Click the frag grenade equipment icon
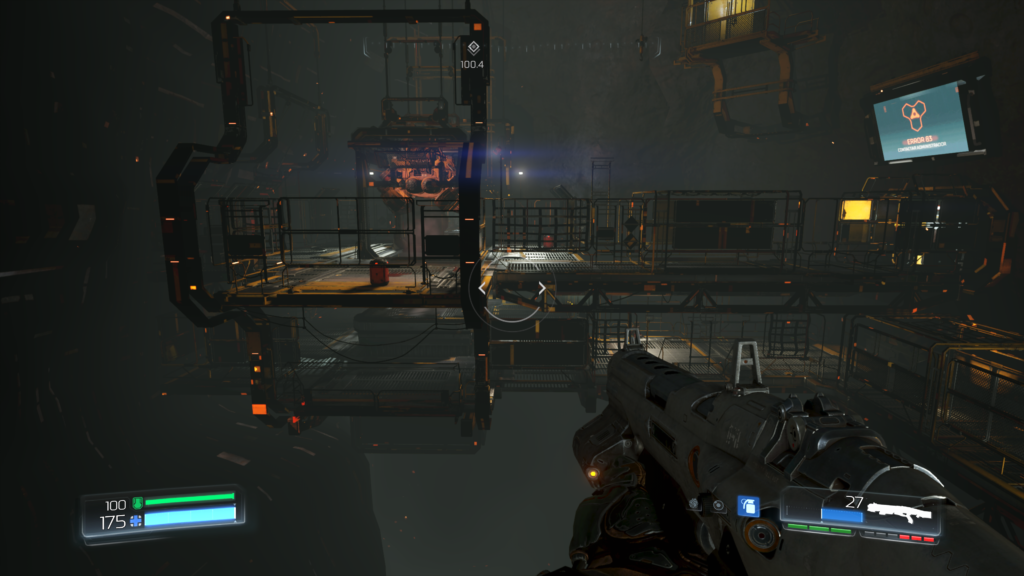1024x576 pixels. pyautogui.click(x=746, y=507)
